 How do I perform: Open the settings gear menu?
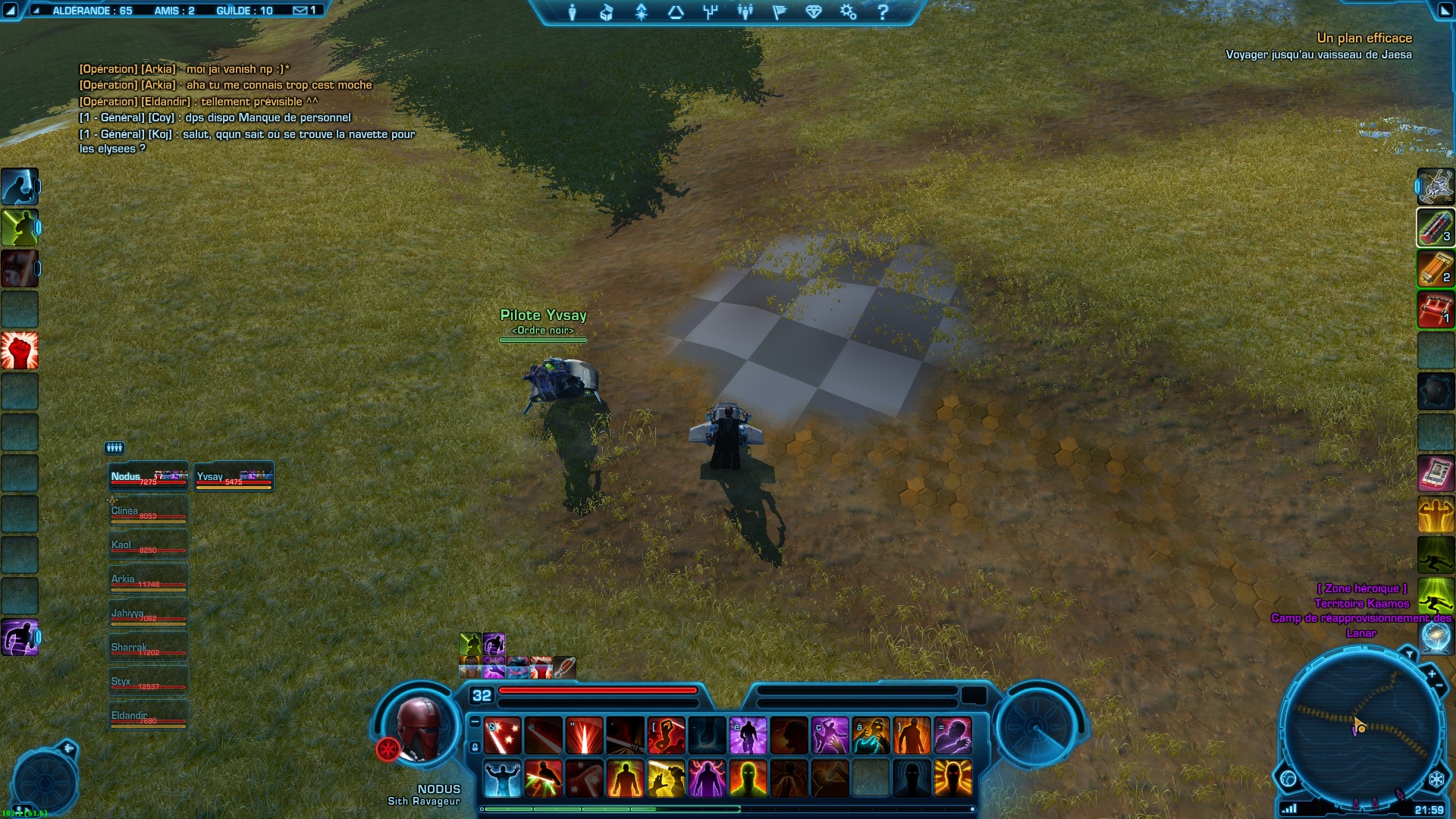click(x=848, y=12)
